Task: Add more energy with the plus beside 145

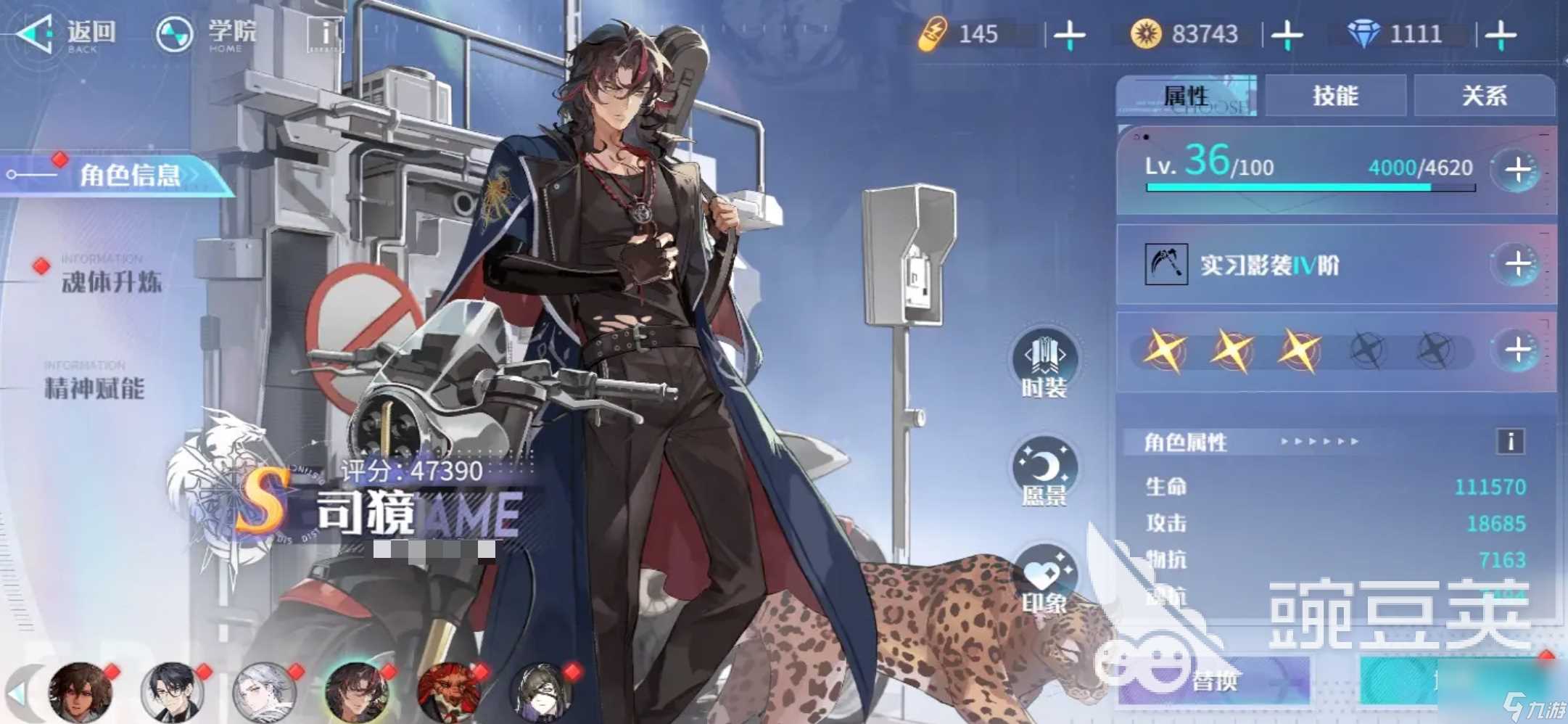Action: point(1069,35)
